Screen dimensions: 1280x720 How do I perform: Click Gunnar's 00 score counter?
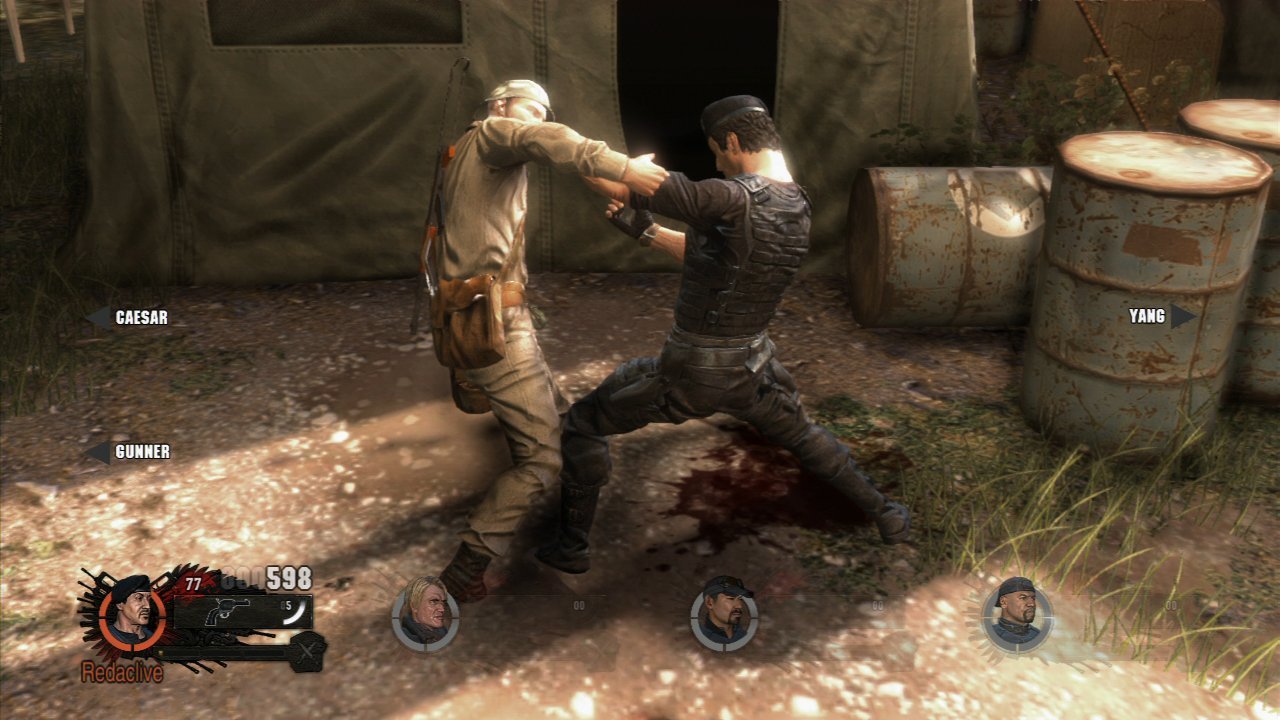click(579, 605)
